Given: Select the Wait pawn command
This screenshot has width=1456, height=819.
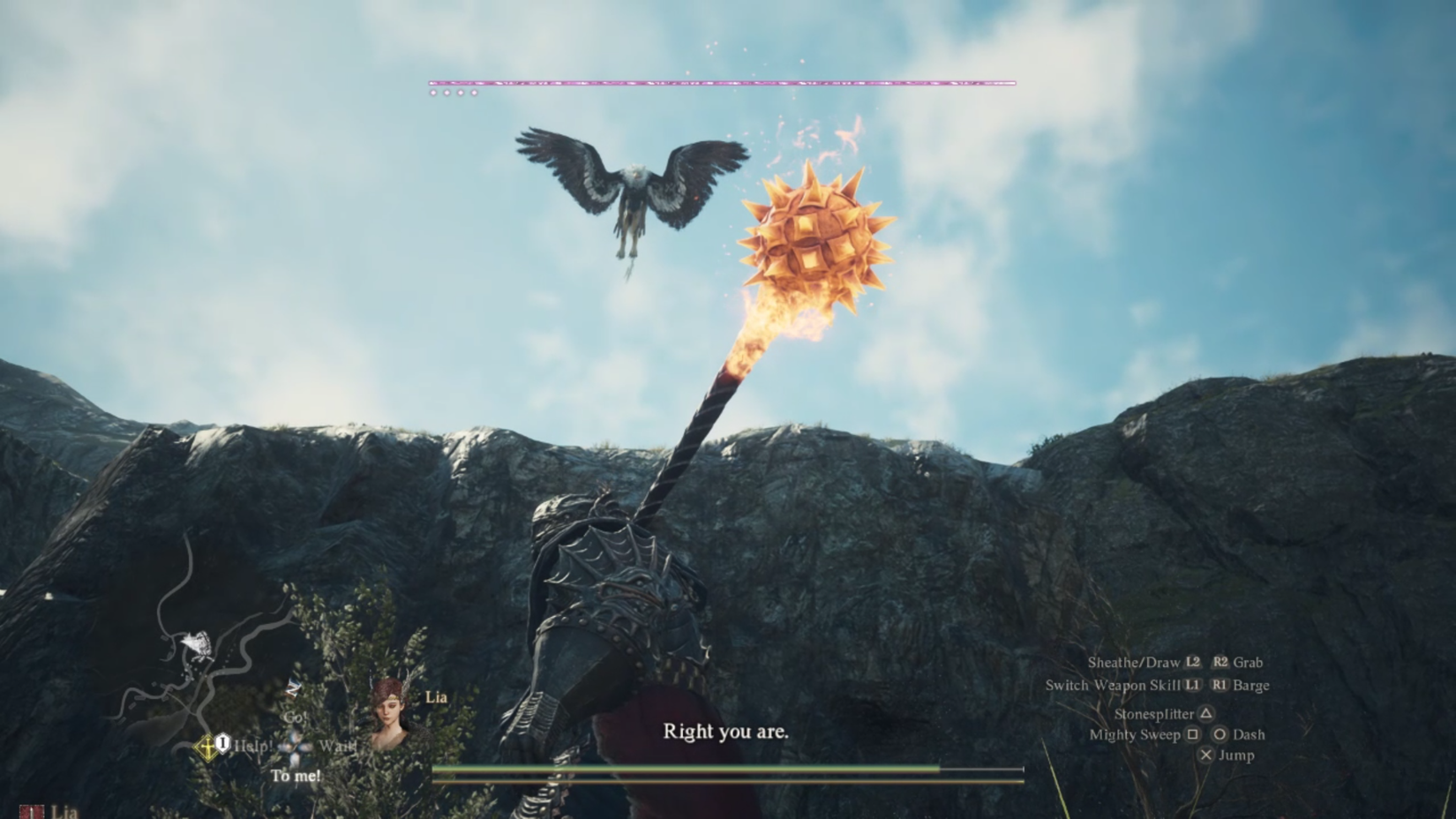Looking at the screenshot, I should coord(338,746).
